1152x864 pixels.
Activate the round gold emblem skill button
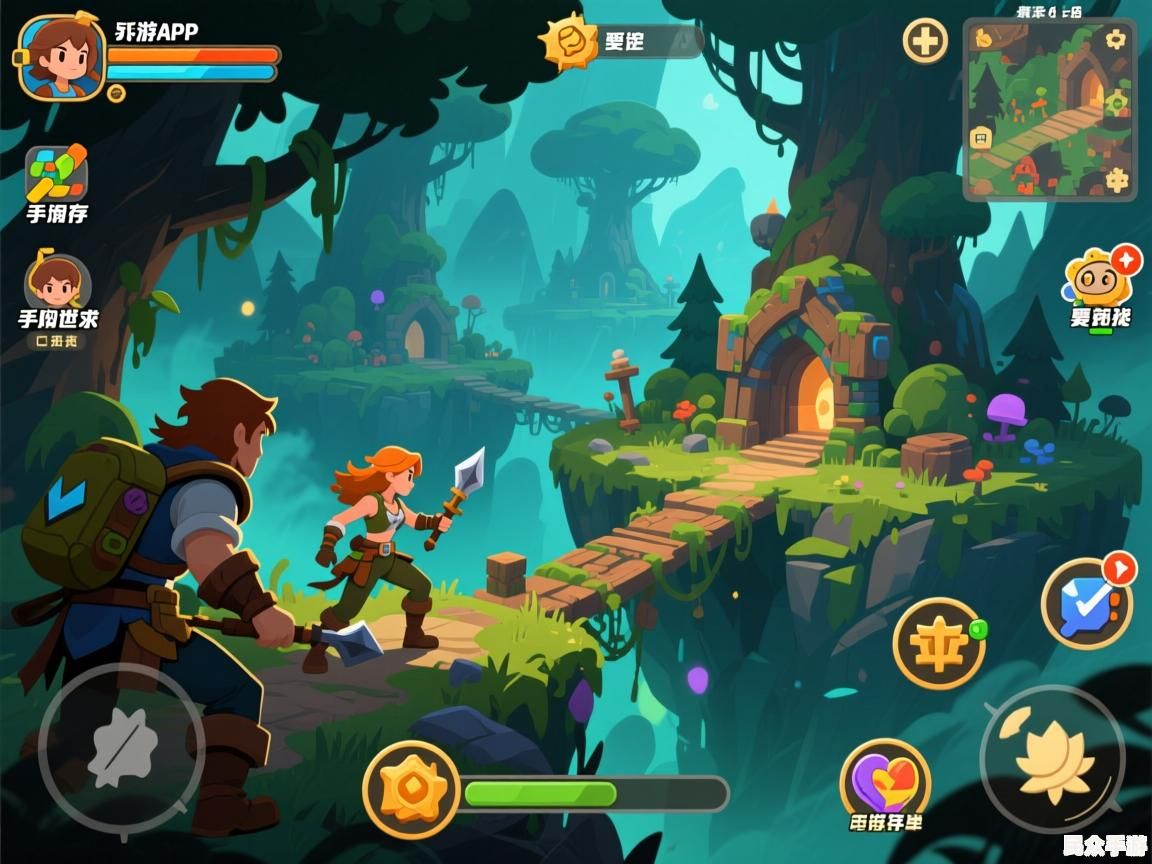[937, 643]
